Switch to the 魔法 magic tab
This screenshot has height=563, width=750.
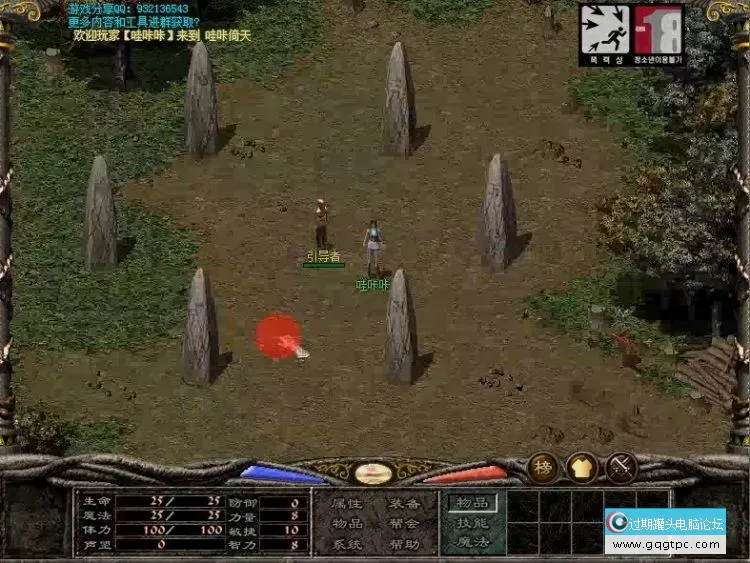(472, 542)
